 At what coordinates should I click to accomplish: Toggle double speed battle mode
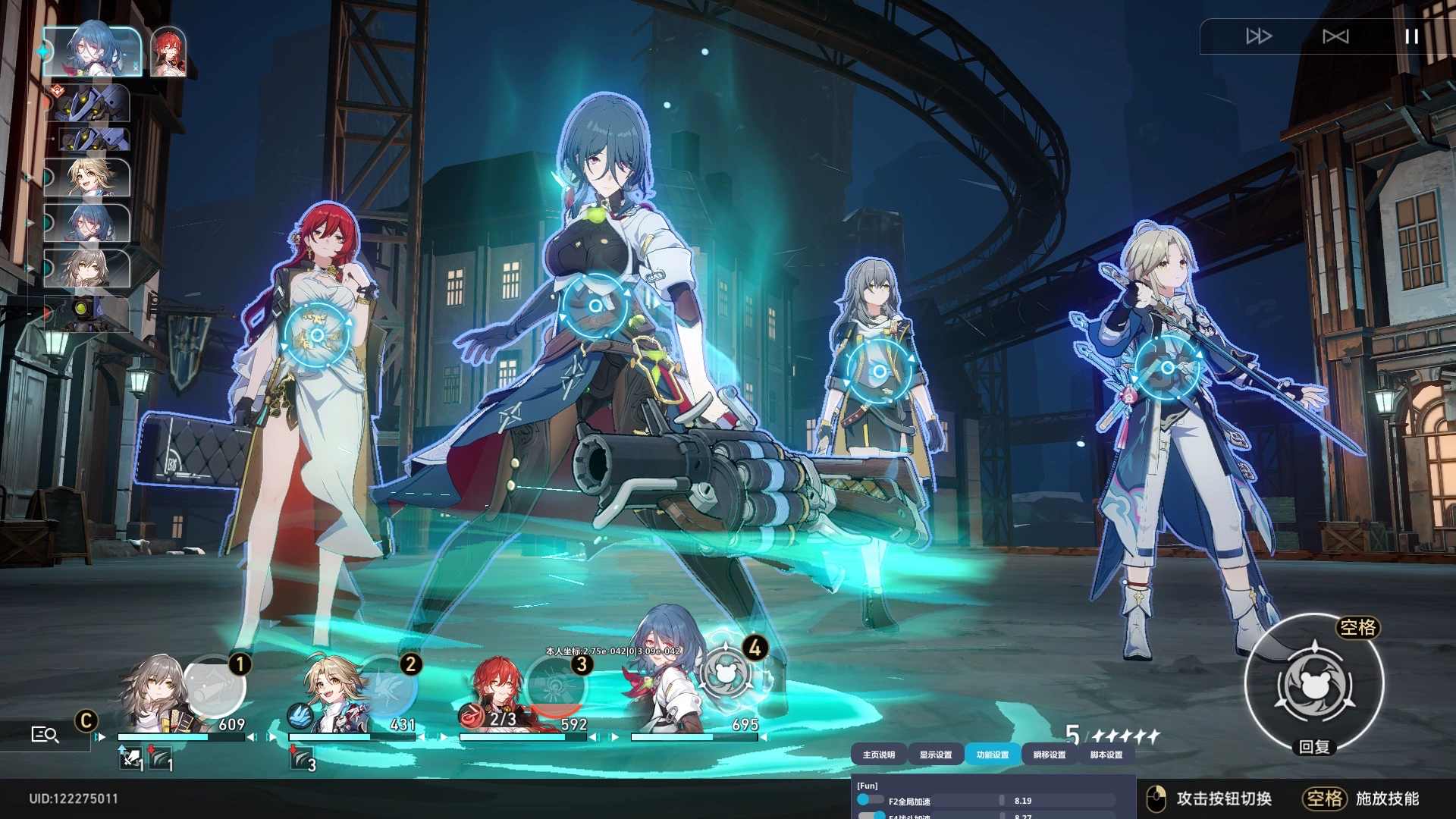pos(1259,36)
